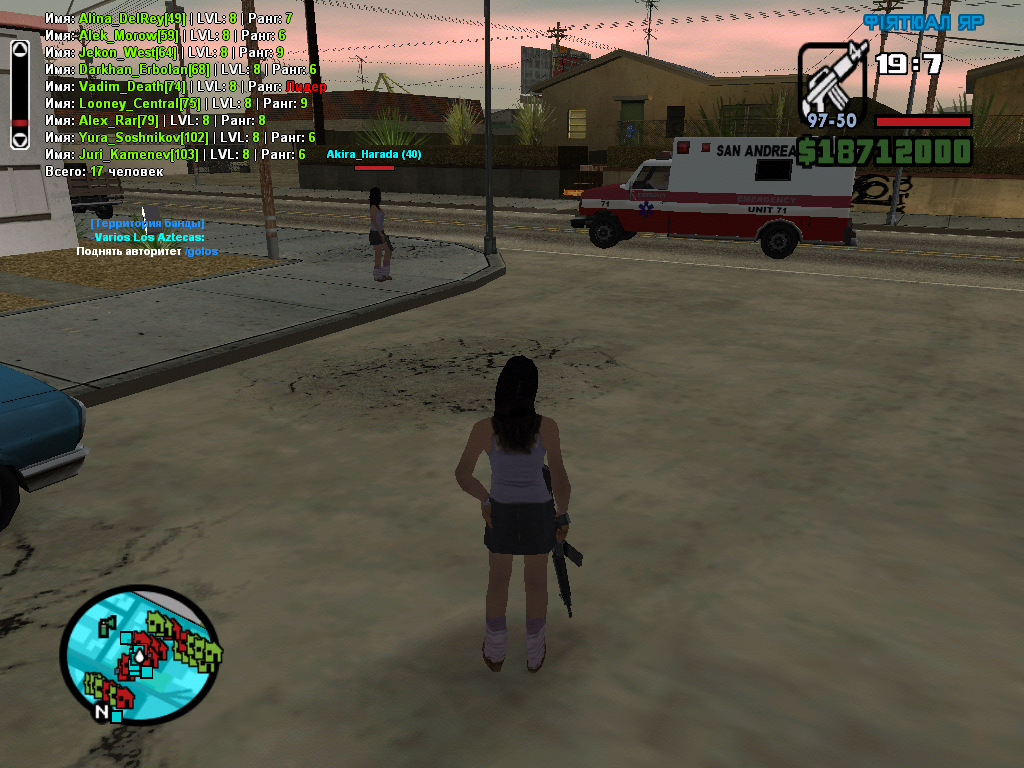Click the chat scrollbar down arrow
Screen dimensions: 1024x768
(x=19, y=141)
